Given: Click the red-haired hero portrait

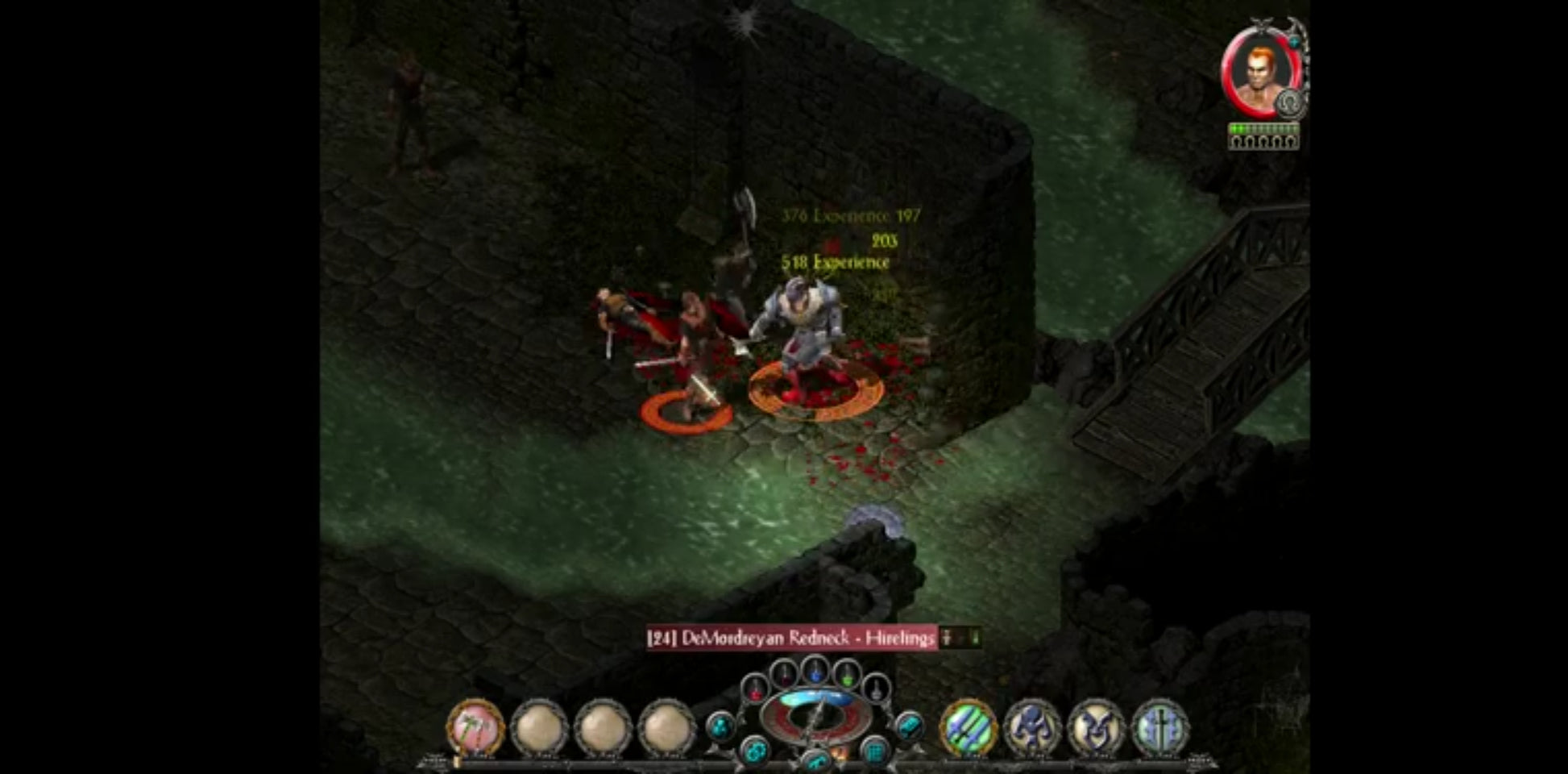Looking at the screenshot, I should click(x=1257, y=74).
